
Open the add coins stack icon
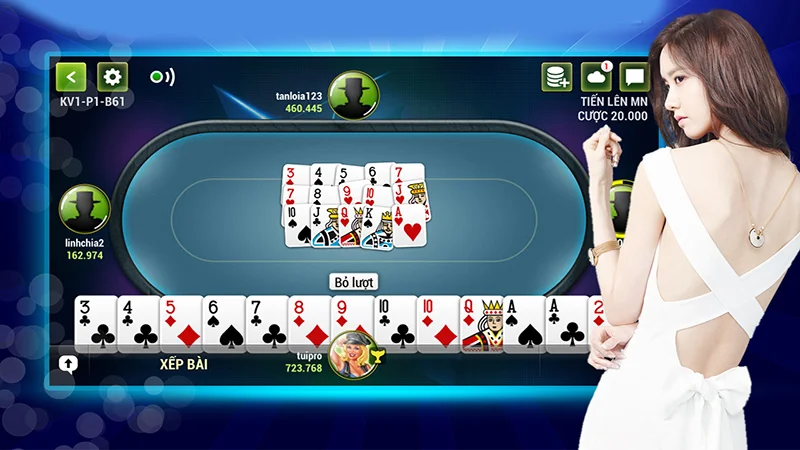tap(557, 77)
